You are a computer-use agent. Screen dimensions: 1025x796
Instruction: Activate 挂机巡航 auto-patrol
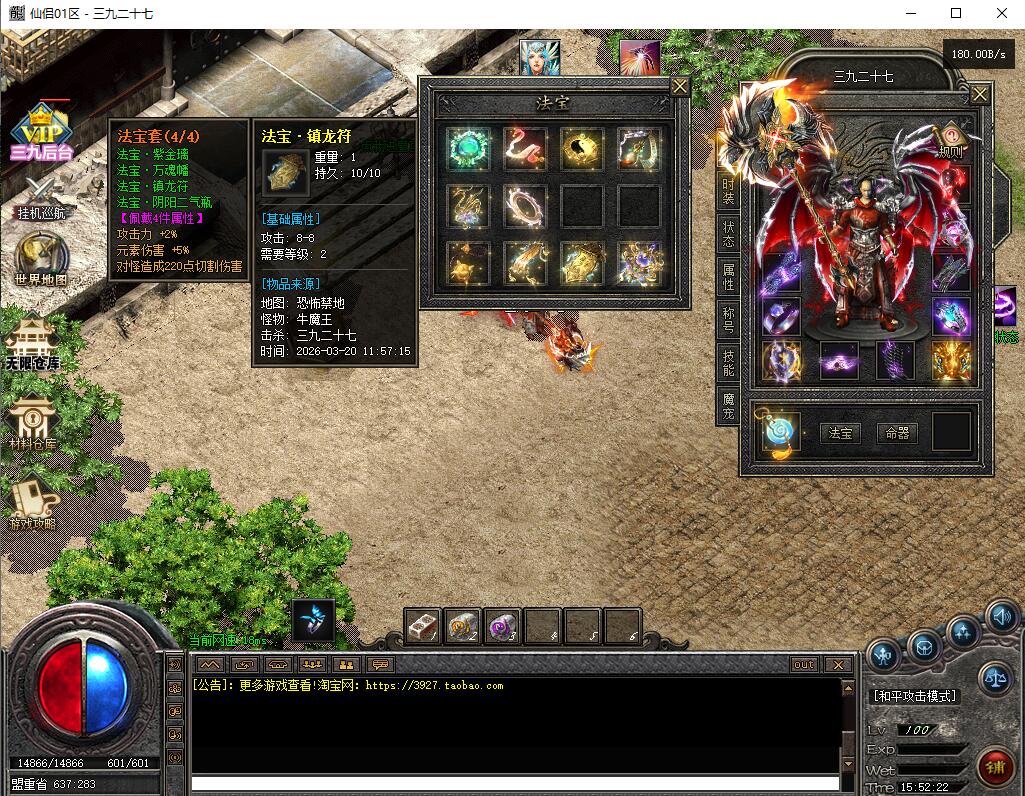click(x=40, y=195)
